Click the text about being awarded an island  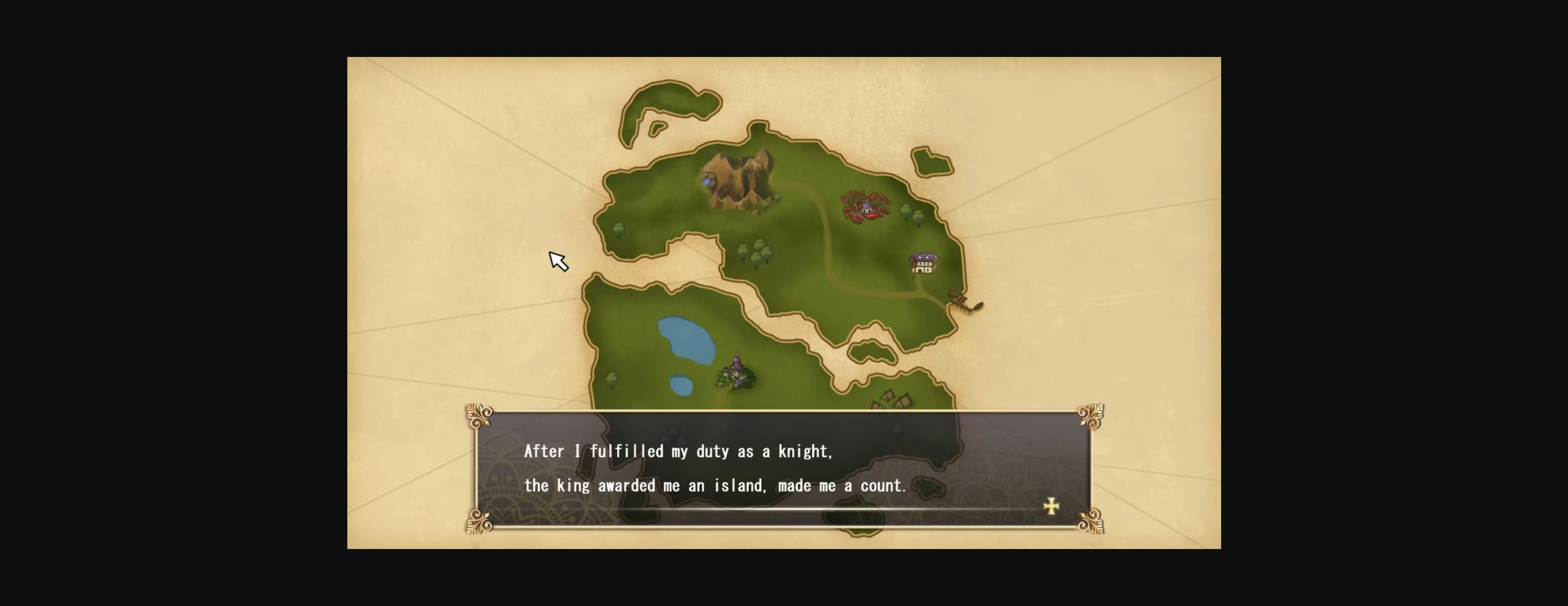[715, 486]
